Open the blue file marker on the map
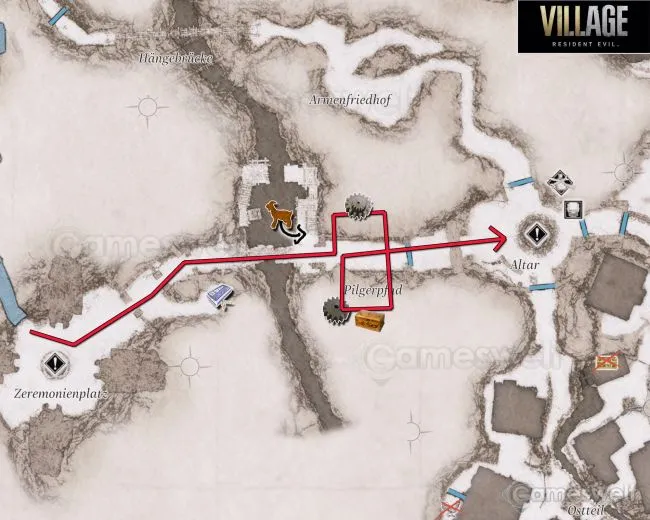The height and width of the screenshot is (520, 650). tap(221, 295)
